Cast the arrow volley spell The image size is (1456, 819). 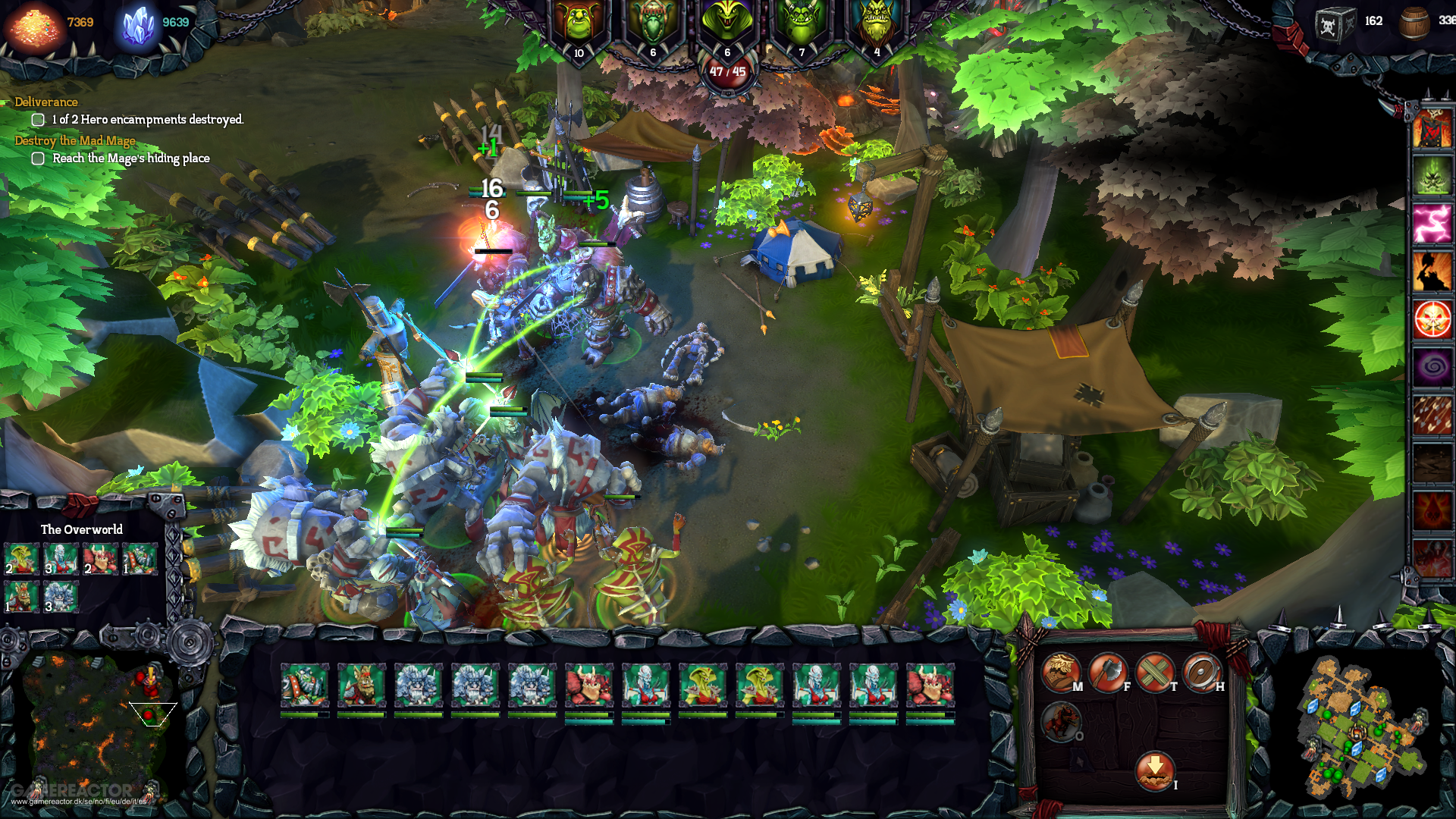click(1432, 415)
